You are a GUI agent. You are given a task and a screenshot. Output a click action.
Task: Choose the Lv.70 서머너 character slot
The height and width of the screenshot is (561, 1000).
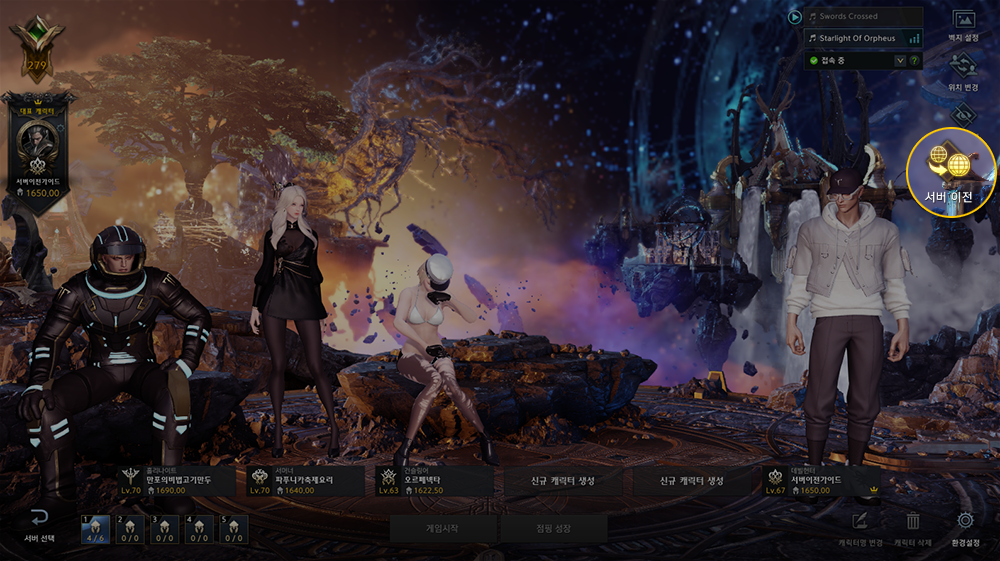pos(304,481)
